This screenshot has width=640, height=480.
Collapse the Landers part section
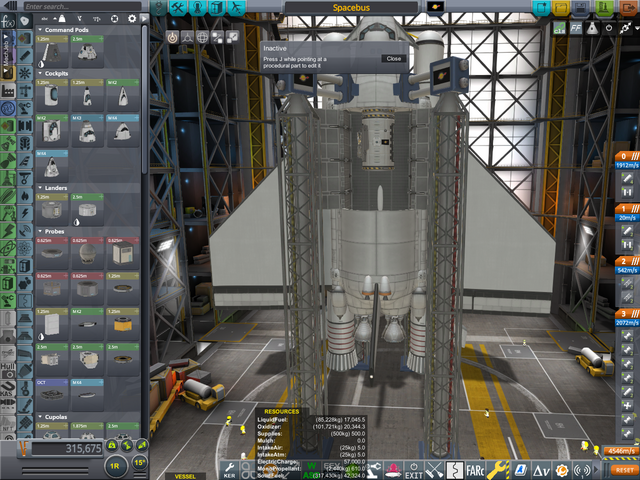[x=39, y=188]
